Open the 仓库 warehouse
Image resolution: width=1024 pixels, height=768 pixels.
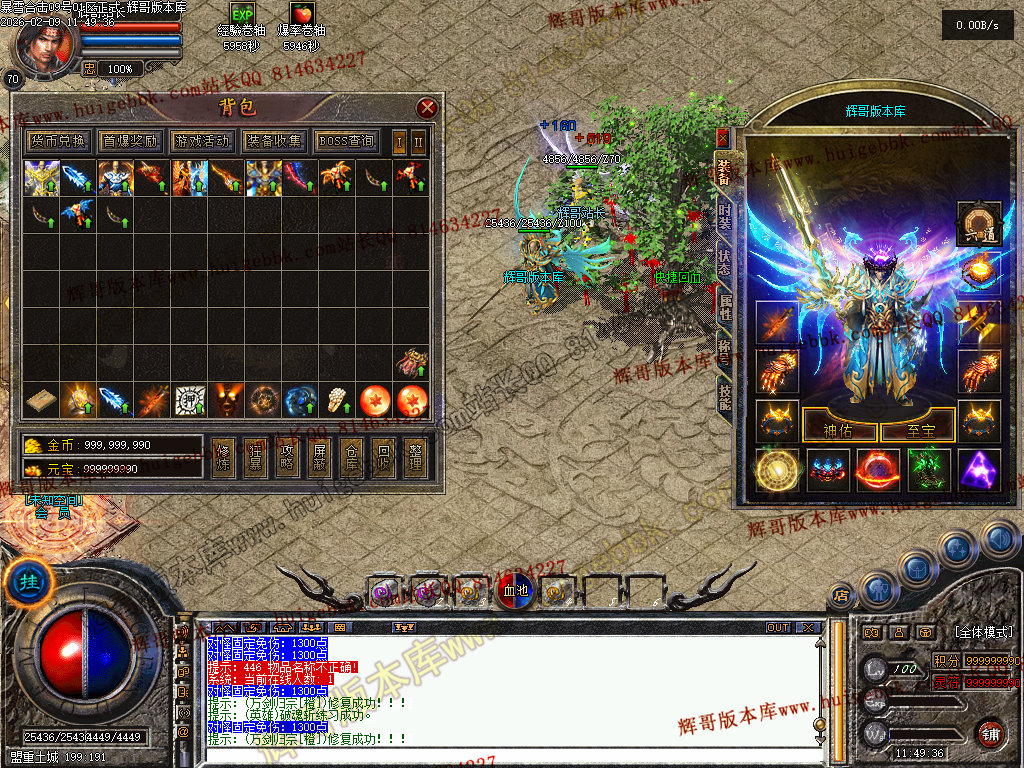pyautogui.click(x=351, y=458)
